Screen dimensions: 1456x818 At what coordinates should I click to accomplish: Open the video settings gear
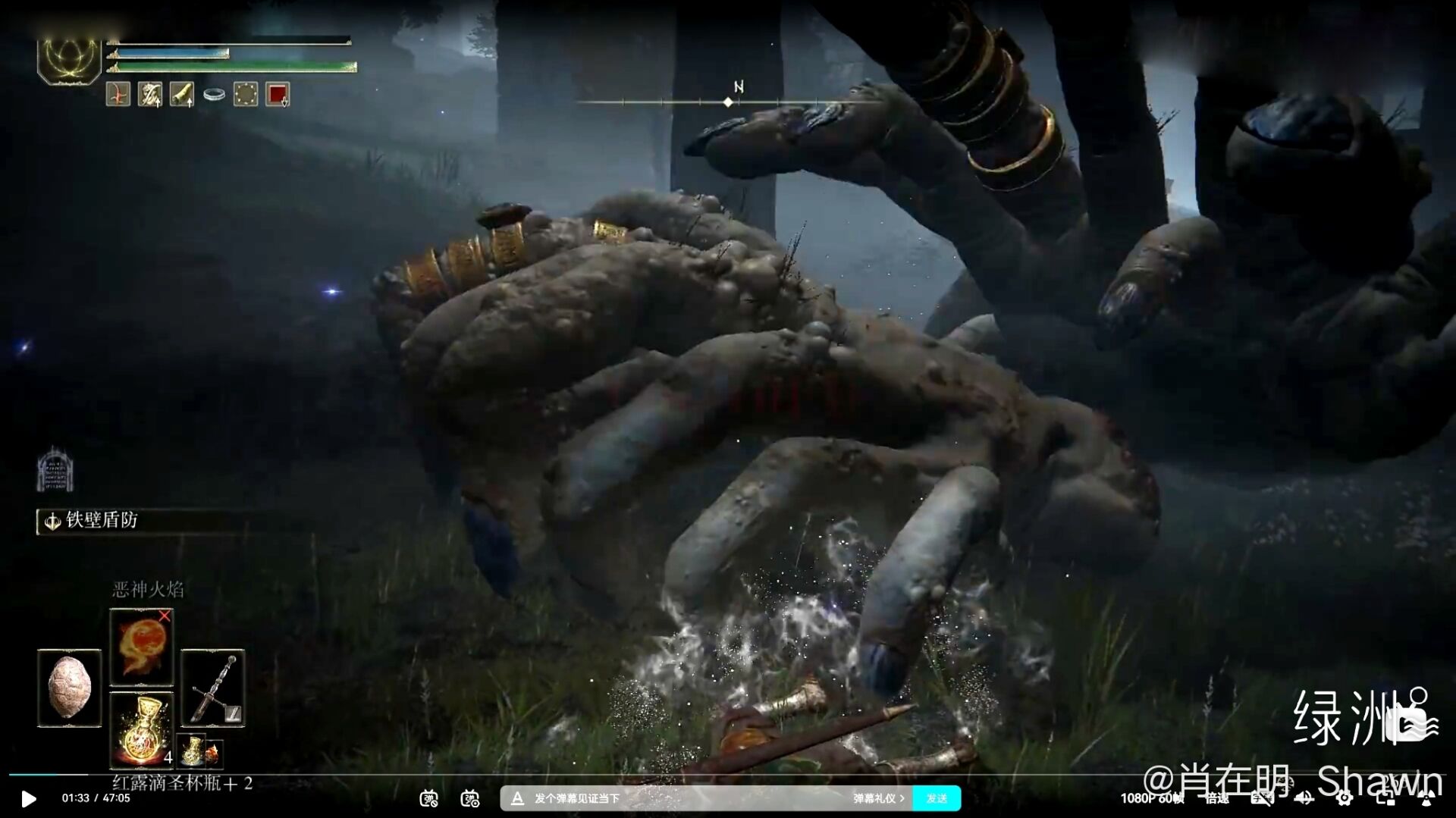click(1344, 798)
